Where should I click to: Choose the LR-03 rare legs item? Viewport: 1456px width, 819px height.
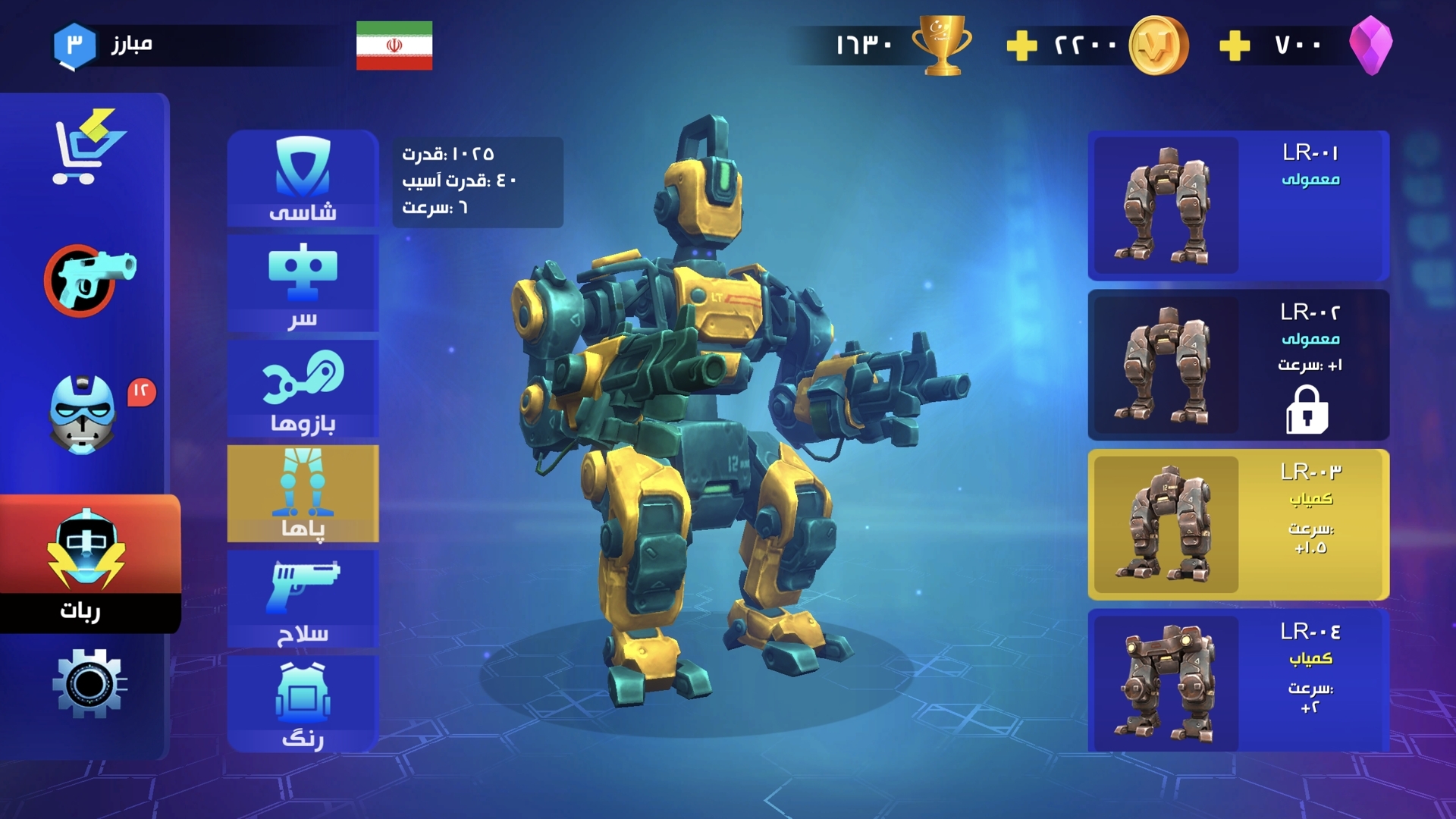[1238, 525]
